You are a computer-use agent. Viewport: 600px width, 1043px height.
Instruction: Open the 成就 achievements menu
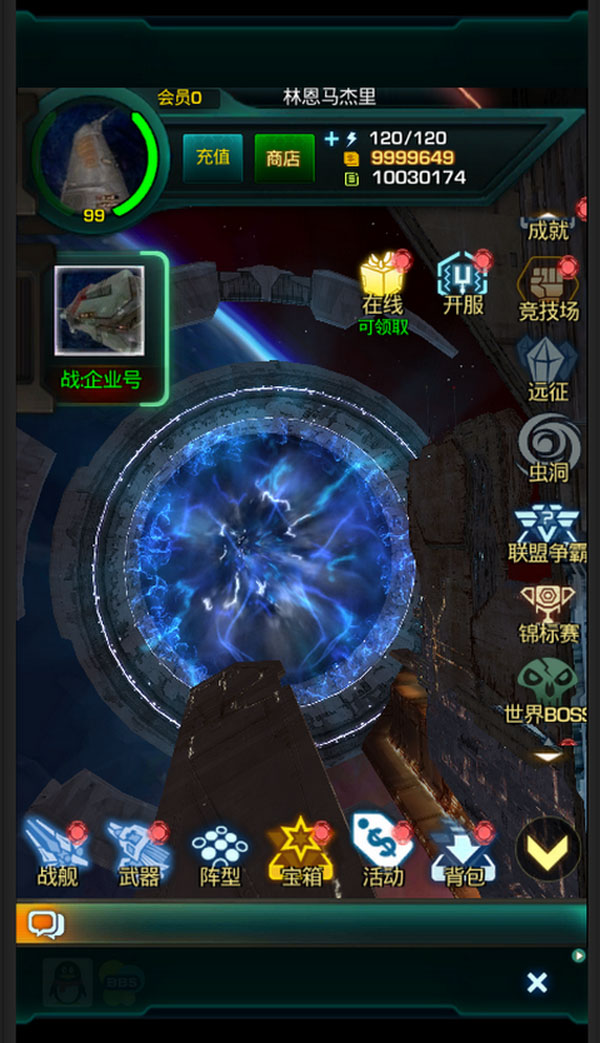coord(548,220)
